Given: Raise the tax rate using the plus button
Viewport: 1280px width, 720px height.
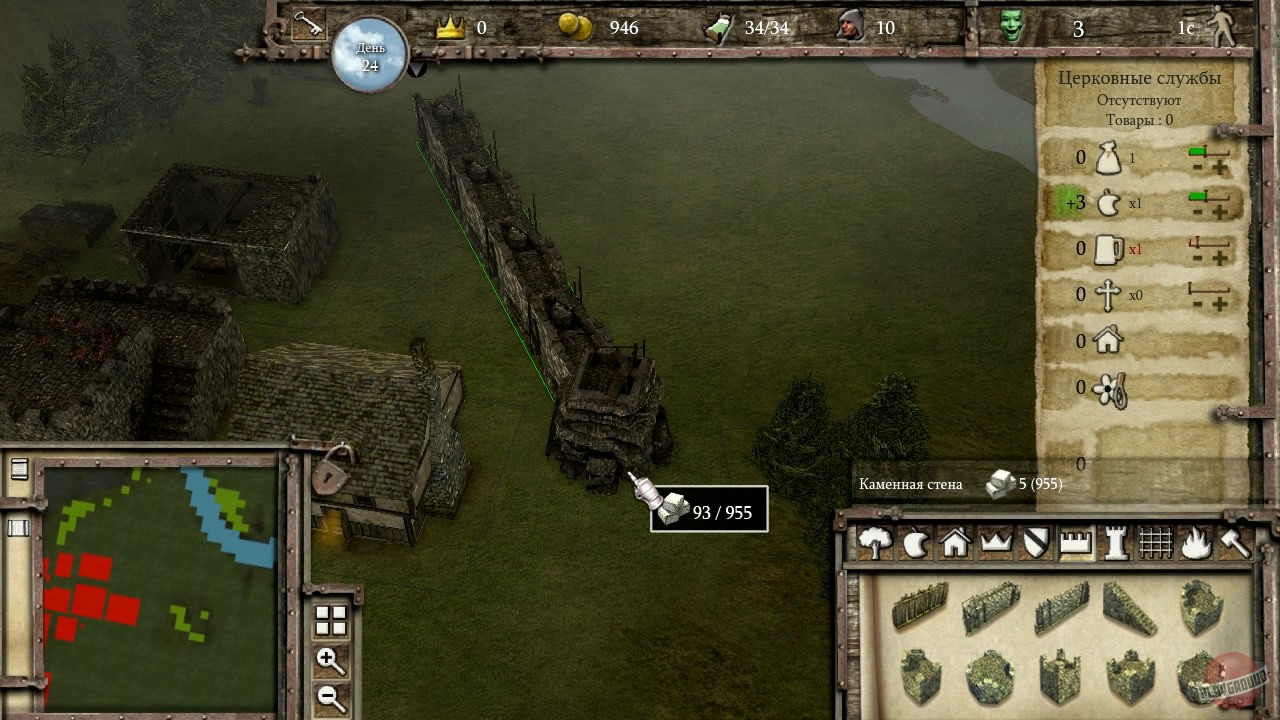Looking at the screenshot, I should (1220, 167).
